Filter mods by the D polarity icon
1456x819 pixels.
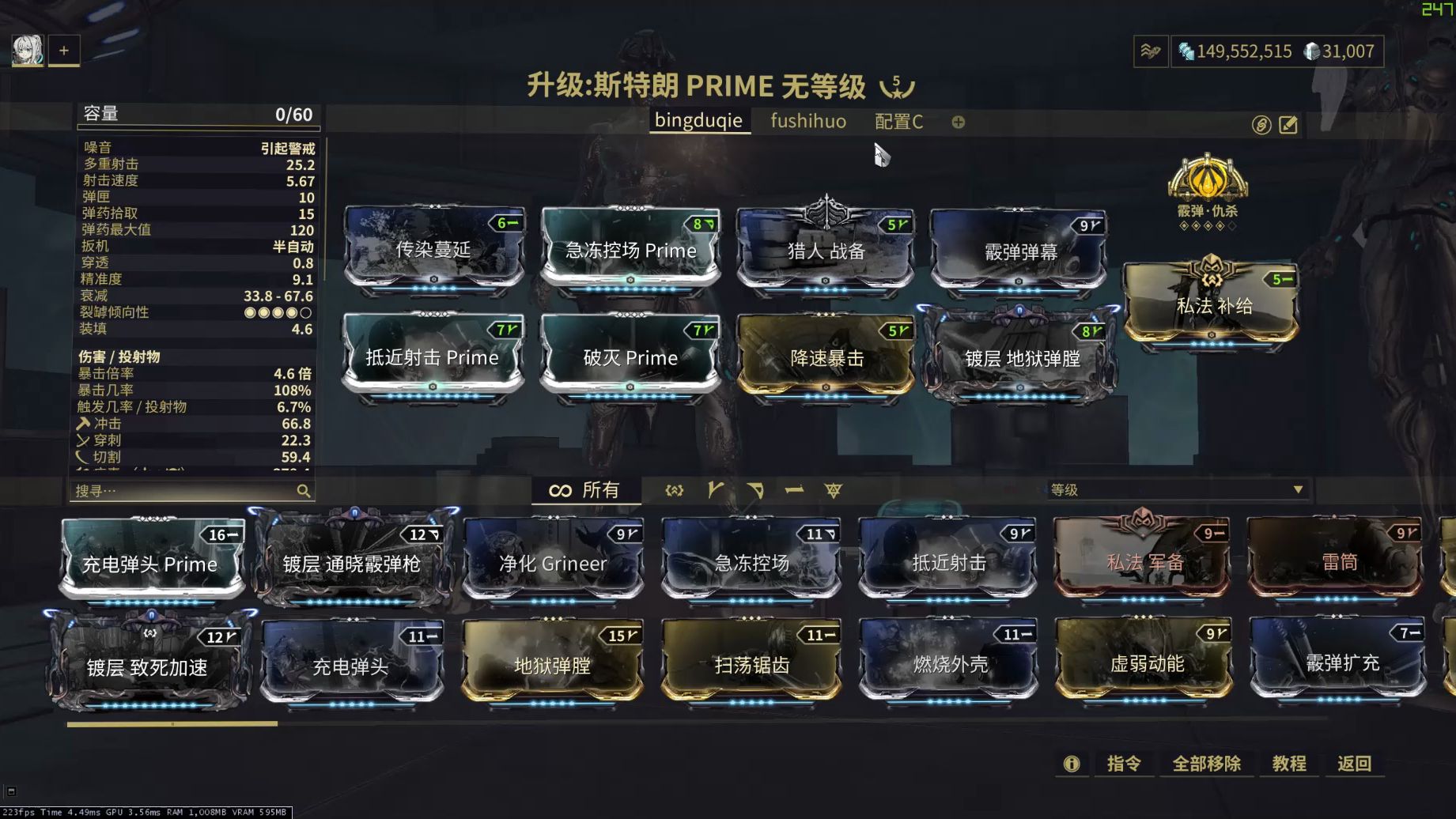click(x=756, y=490)
